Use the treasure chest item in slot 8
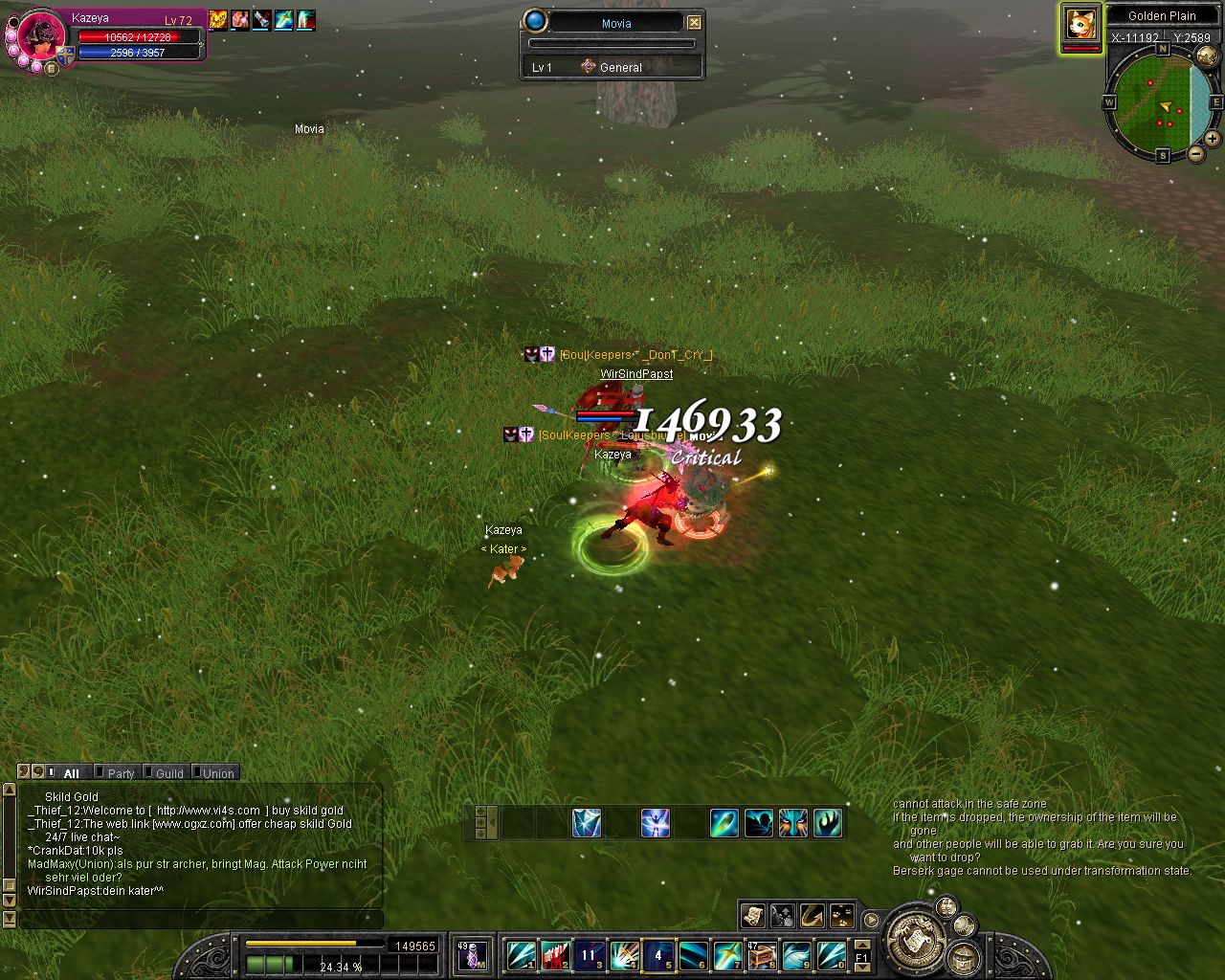Image resolution: width=1225 pixels, height=980 pixels. (x=762, y=954)
